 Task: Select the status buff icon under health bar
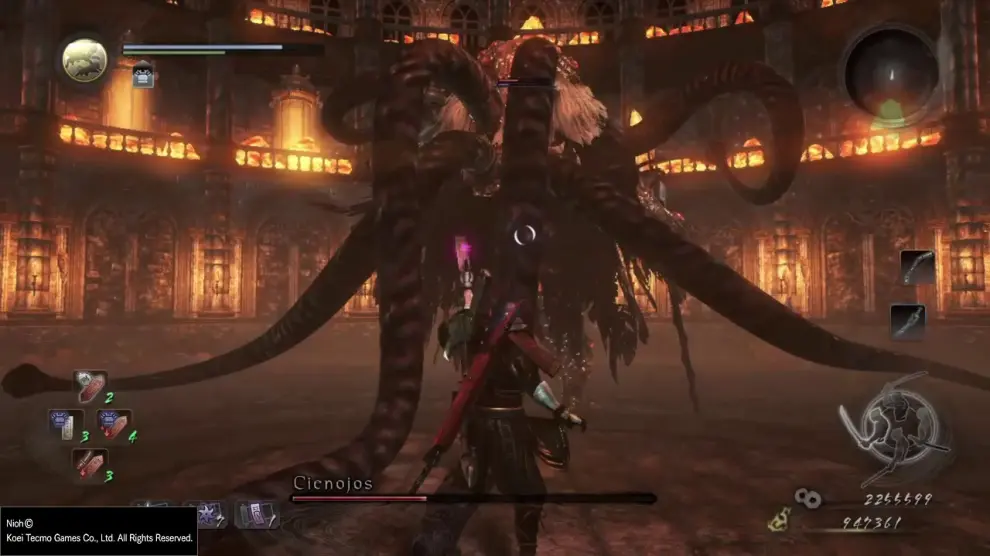click(142, 75)
